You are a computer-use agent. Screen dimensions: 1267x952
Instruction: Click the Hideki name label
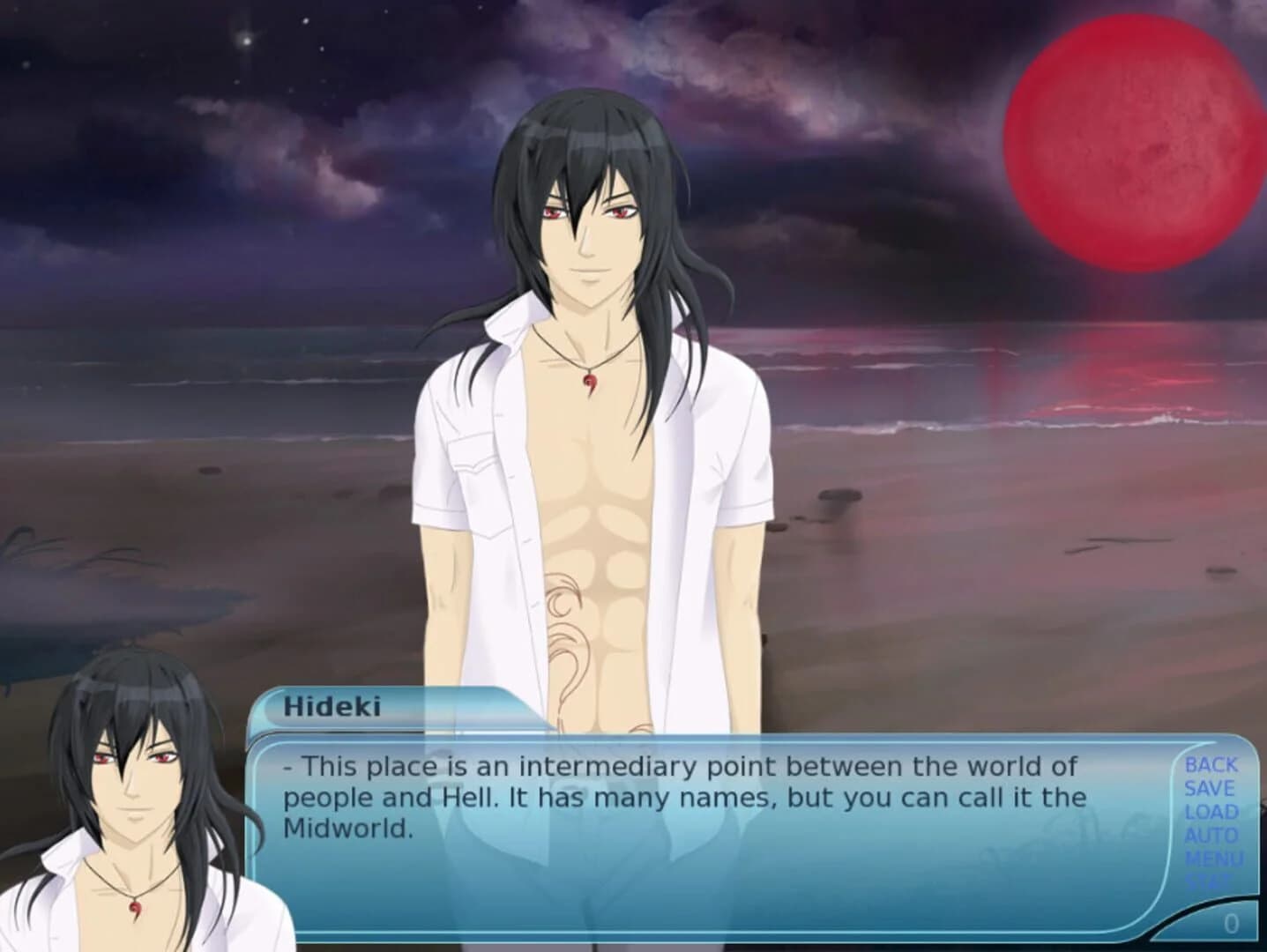[x=334, y=704]
